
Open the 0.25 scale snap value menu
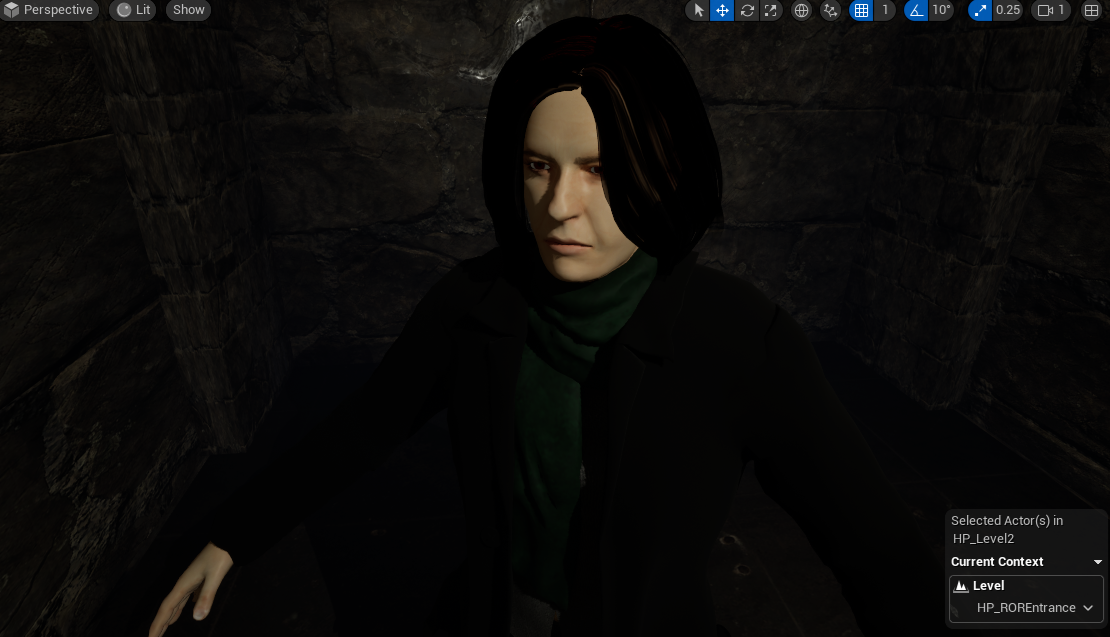[1008, 10]
